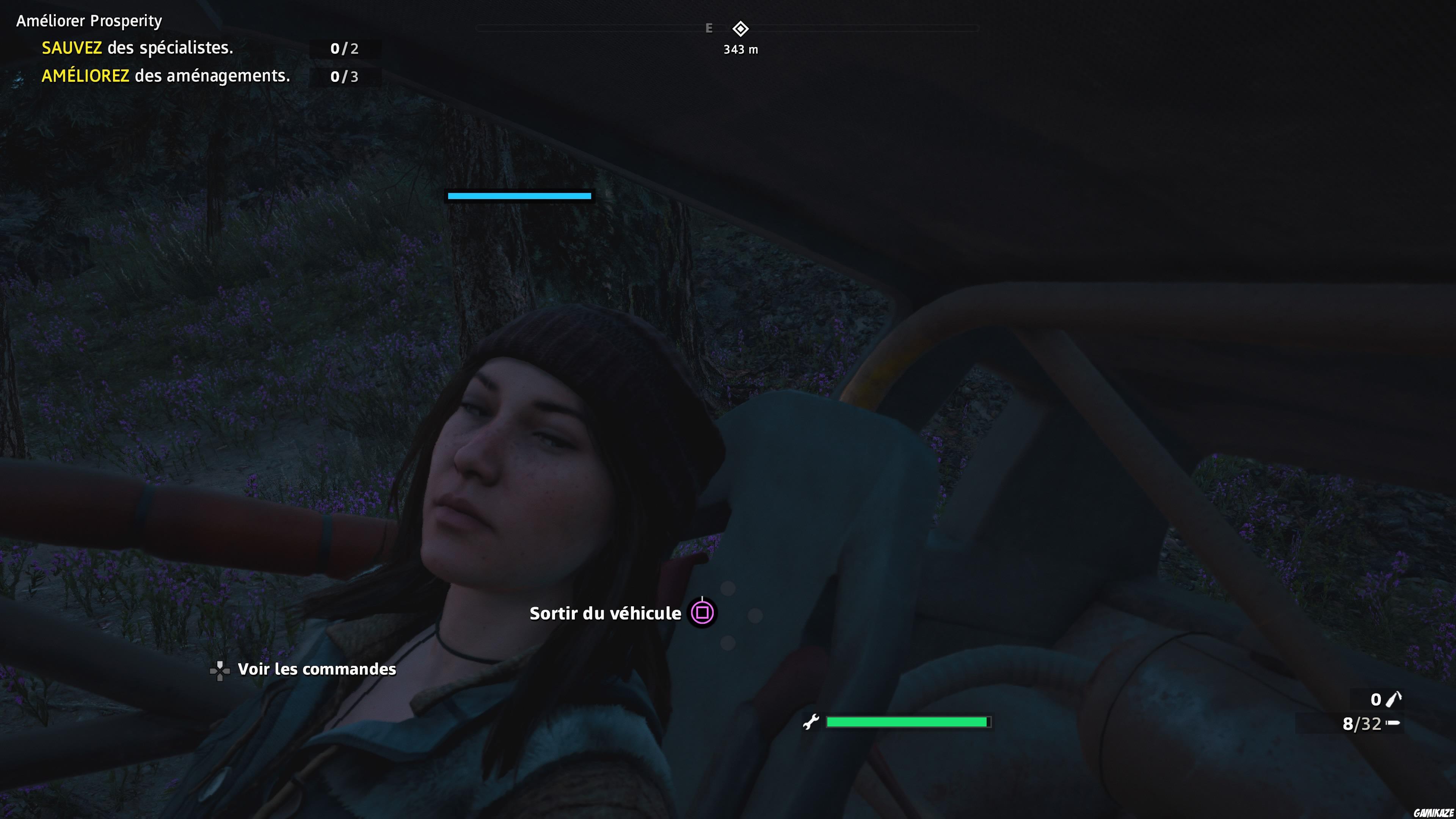Toggle the companion health bar display
Image resolution: width=1456 pixels, height=819 pixels.
519,196
